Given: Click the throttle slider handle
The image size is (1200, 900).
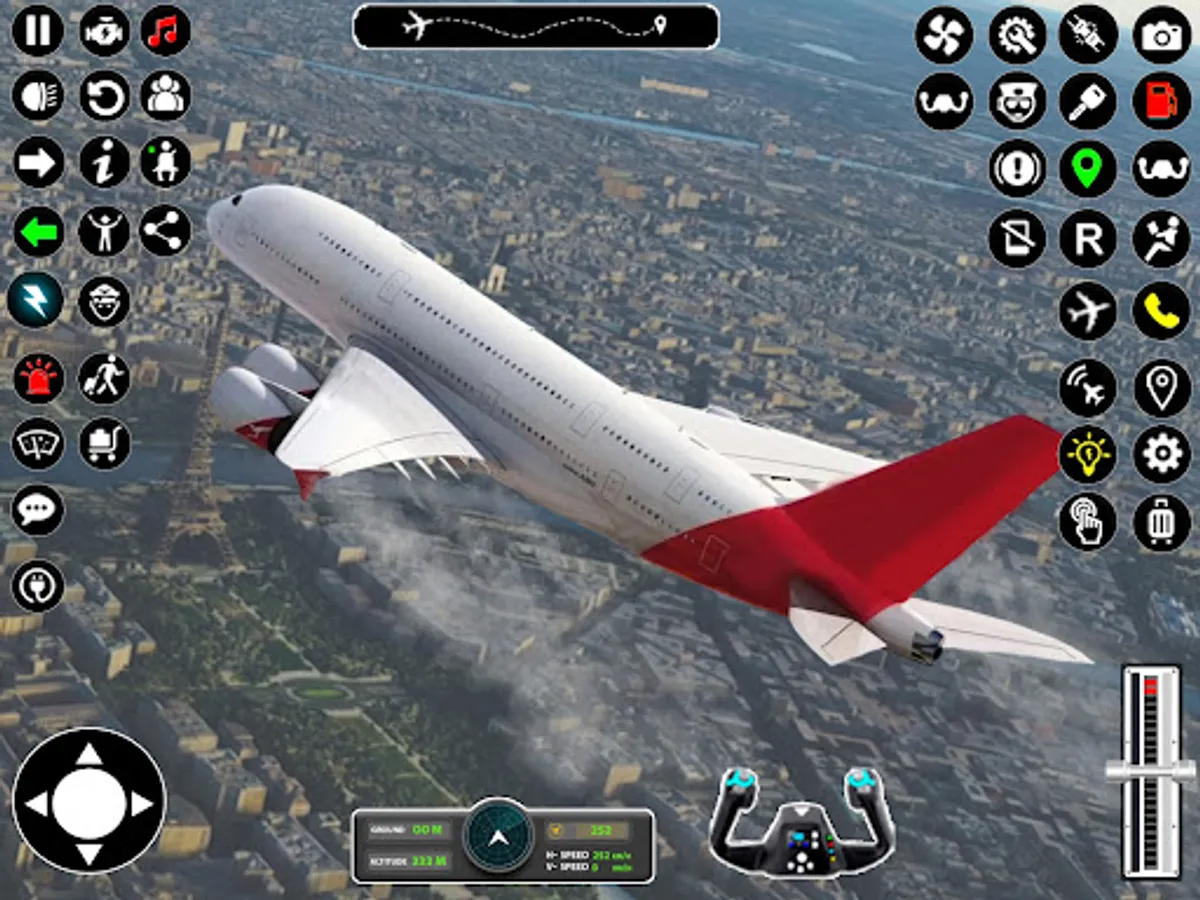Looking at the screenshot, I should coord(1150,770).
